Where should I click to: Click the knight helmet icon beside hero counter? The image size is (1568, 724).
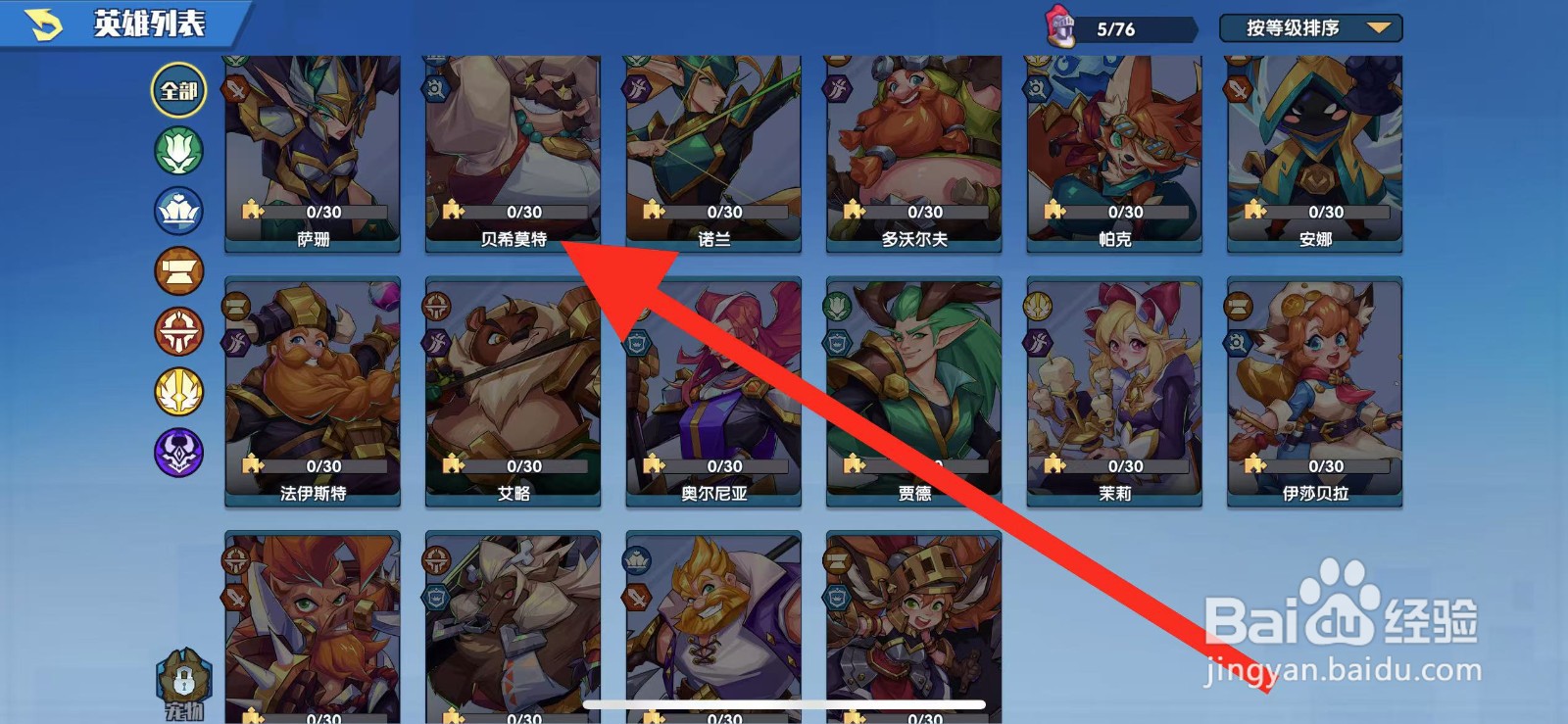(1063, 27)
